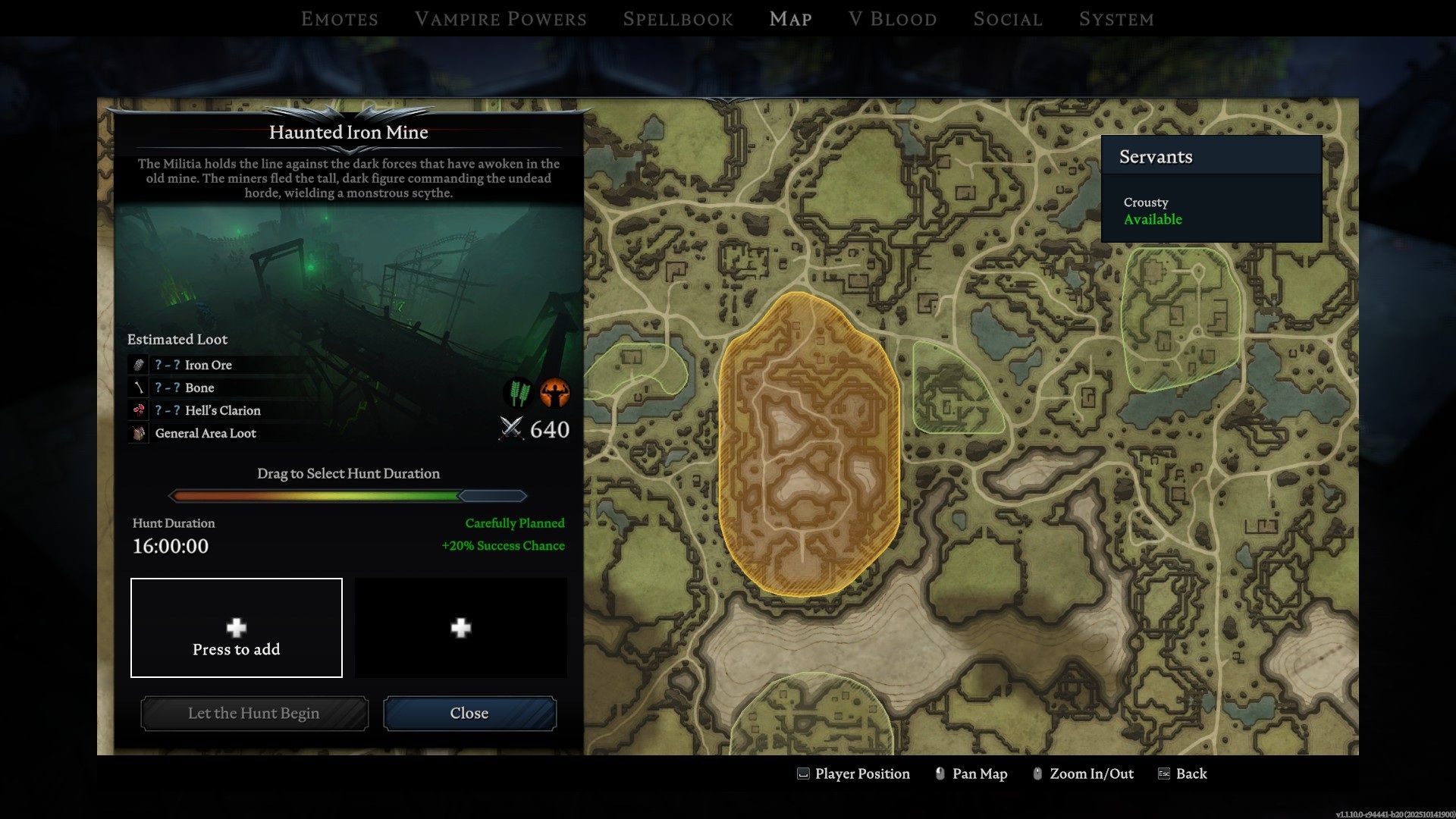Open the Social tab
Image resolution: width=1456 pixels, height=819 pixels.
click(x=1008, y=19)
